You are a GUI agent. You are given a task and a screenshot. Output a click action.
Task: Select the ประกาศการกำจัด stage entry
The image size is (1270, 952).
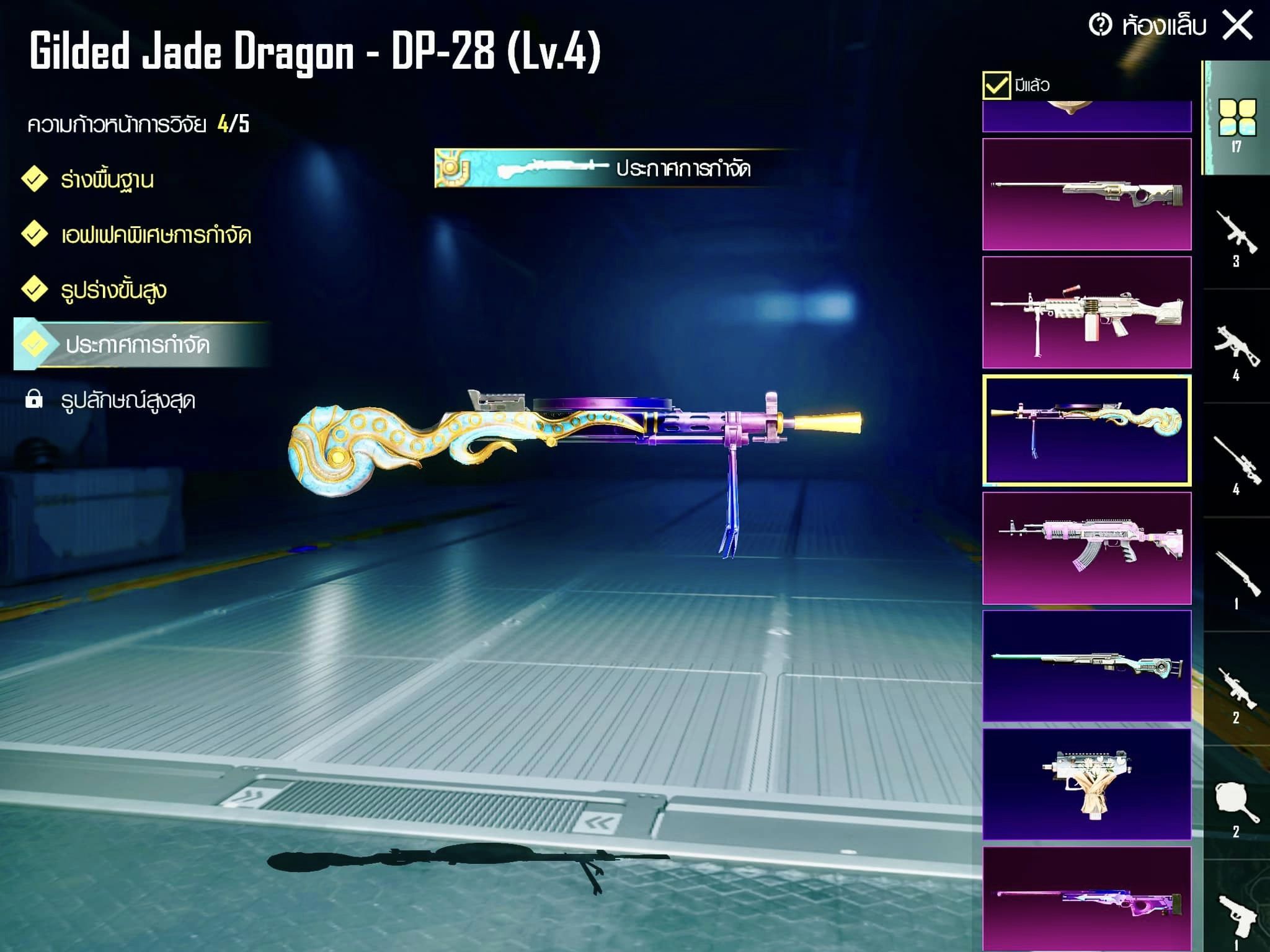pos(137,345)
